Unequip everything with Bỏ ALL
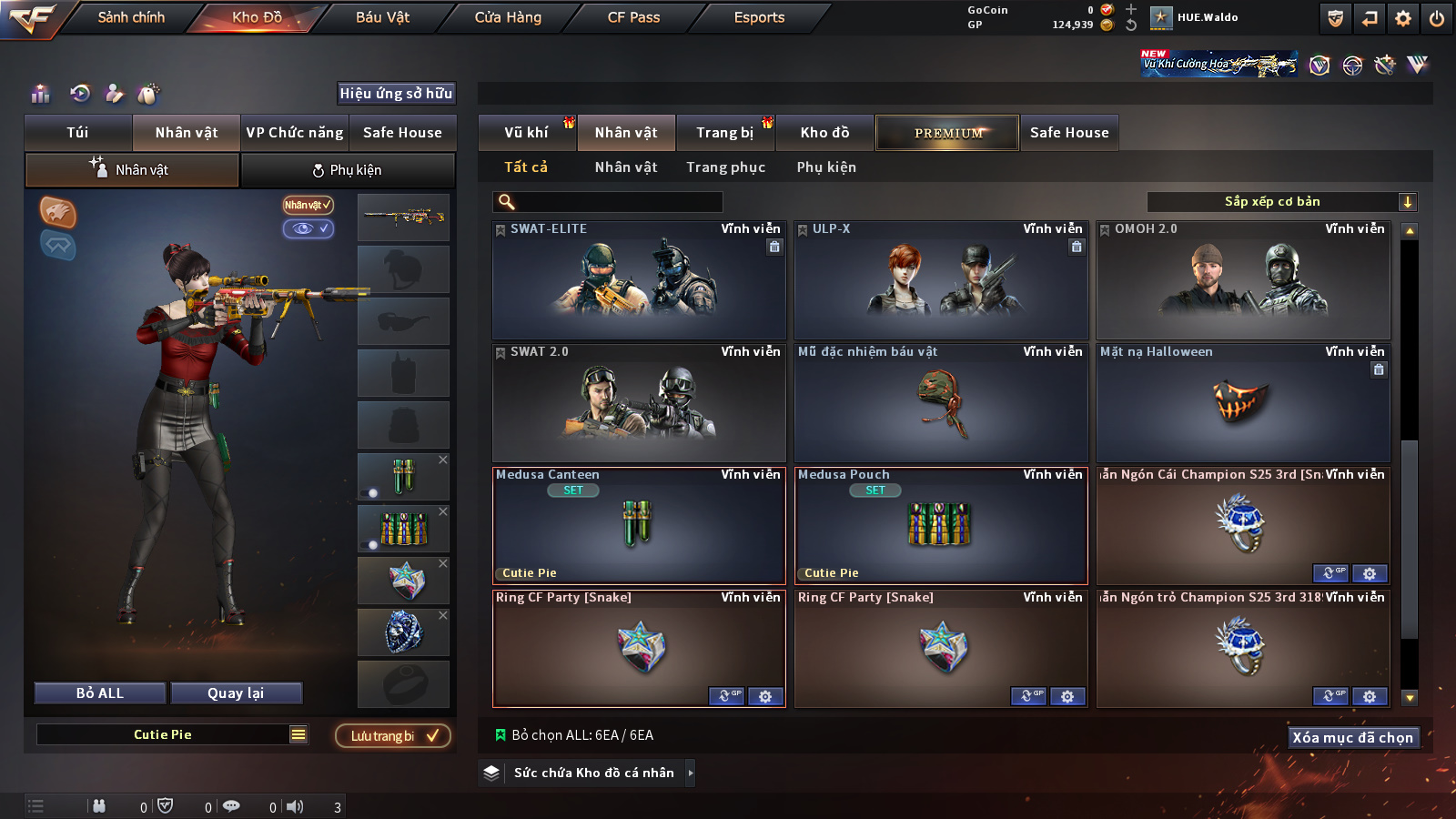 [100, 693]
